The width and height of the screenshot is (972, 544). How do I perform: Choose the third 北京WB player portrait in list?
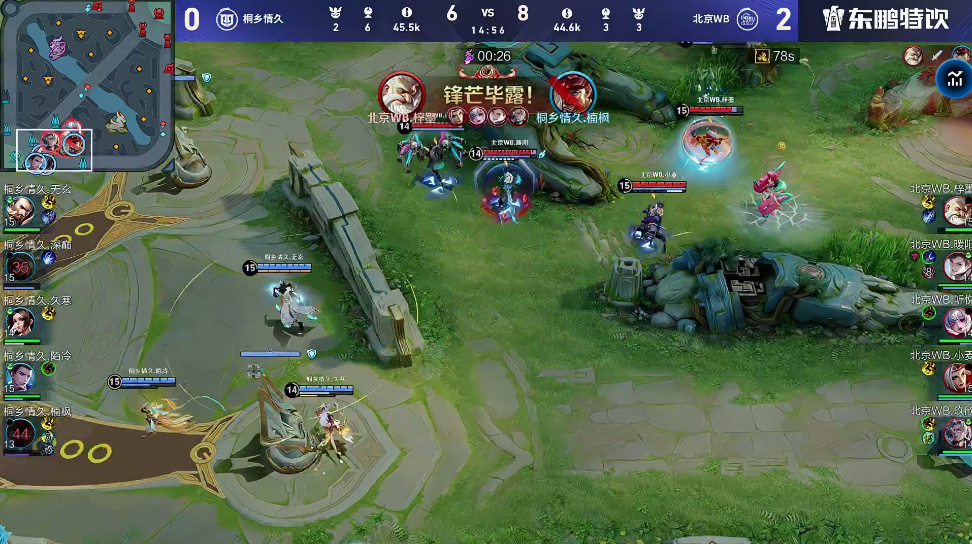click(955, 322)
